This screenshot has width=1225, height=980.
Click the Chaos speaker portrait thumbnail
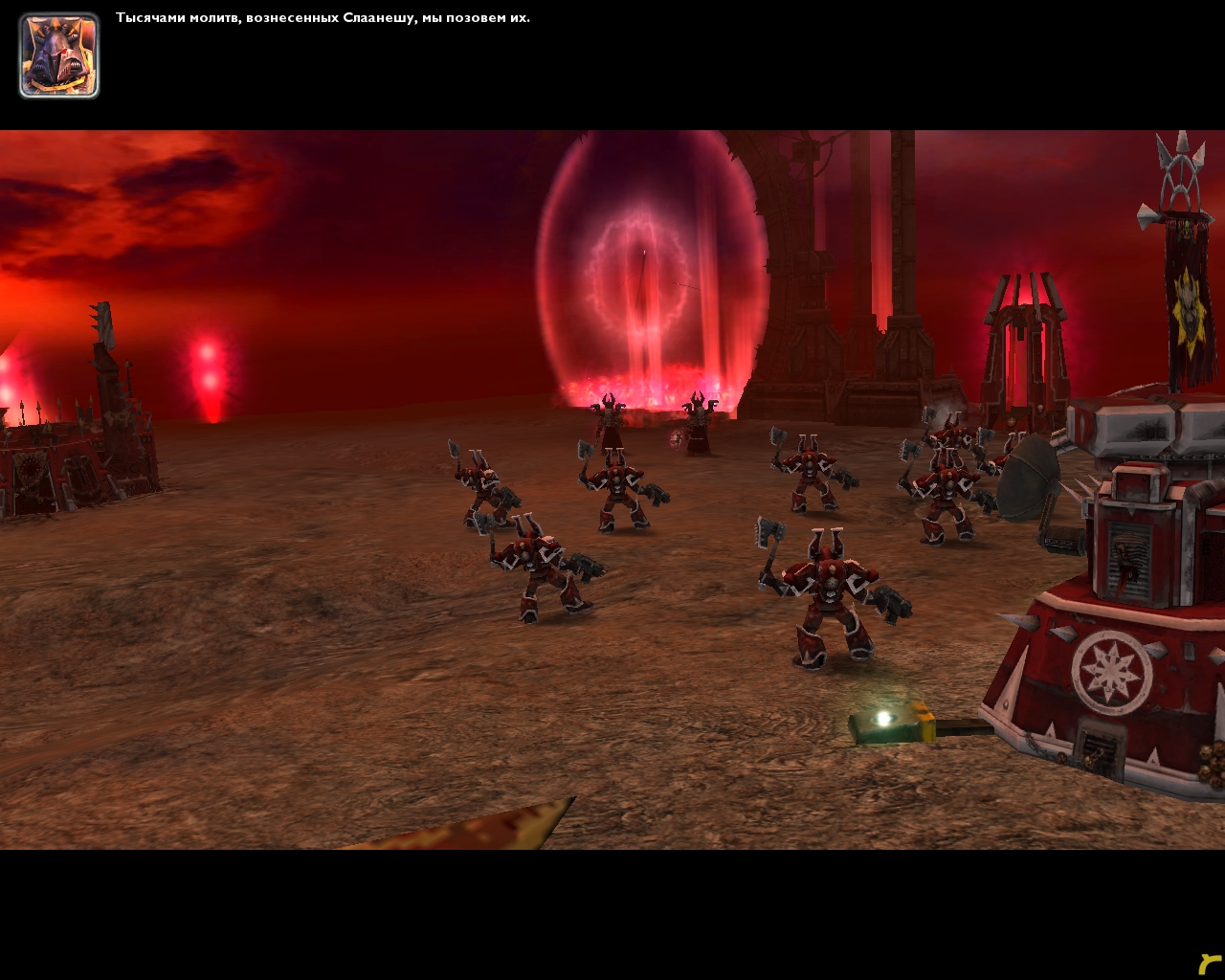(58, 56)
